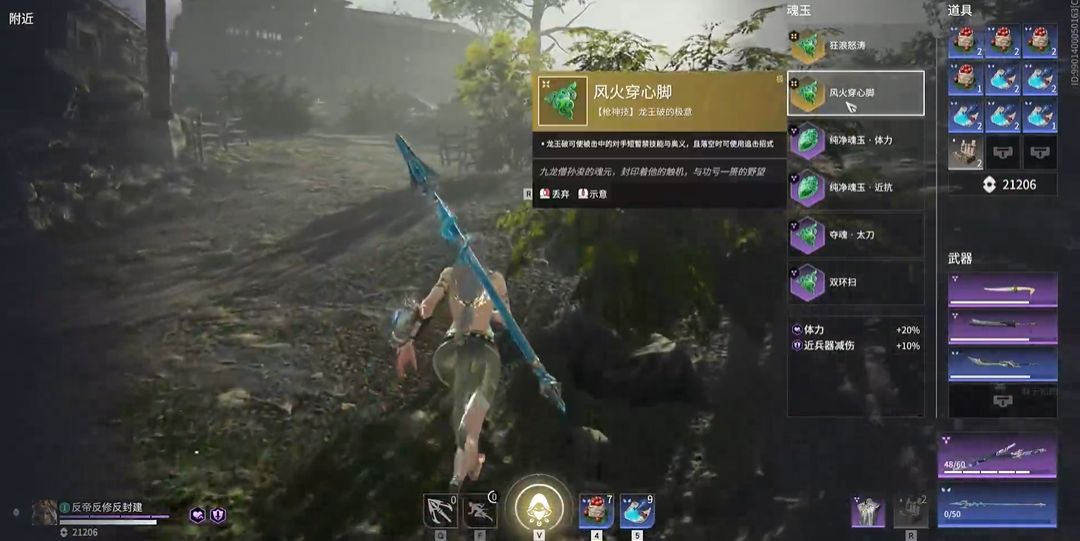The width and height of the screenshot is (1080, 541).
Task: Choose the 纯净魂玉·近抗 jade
Action: (855, 187)
